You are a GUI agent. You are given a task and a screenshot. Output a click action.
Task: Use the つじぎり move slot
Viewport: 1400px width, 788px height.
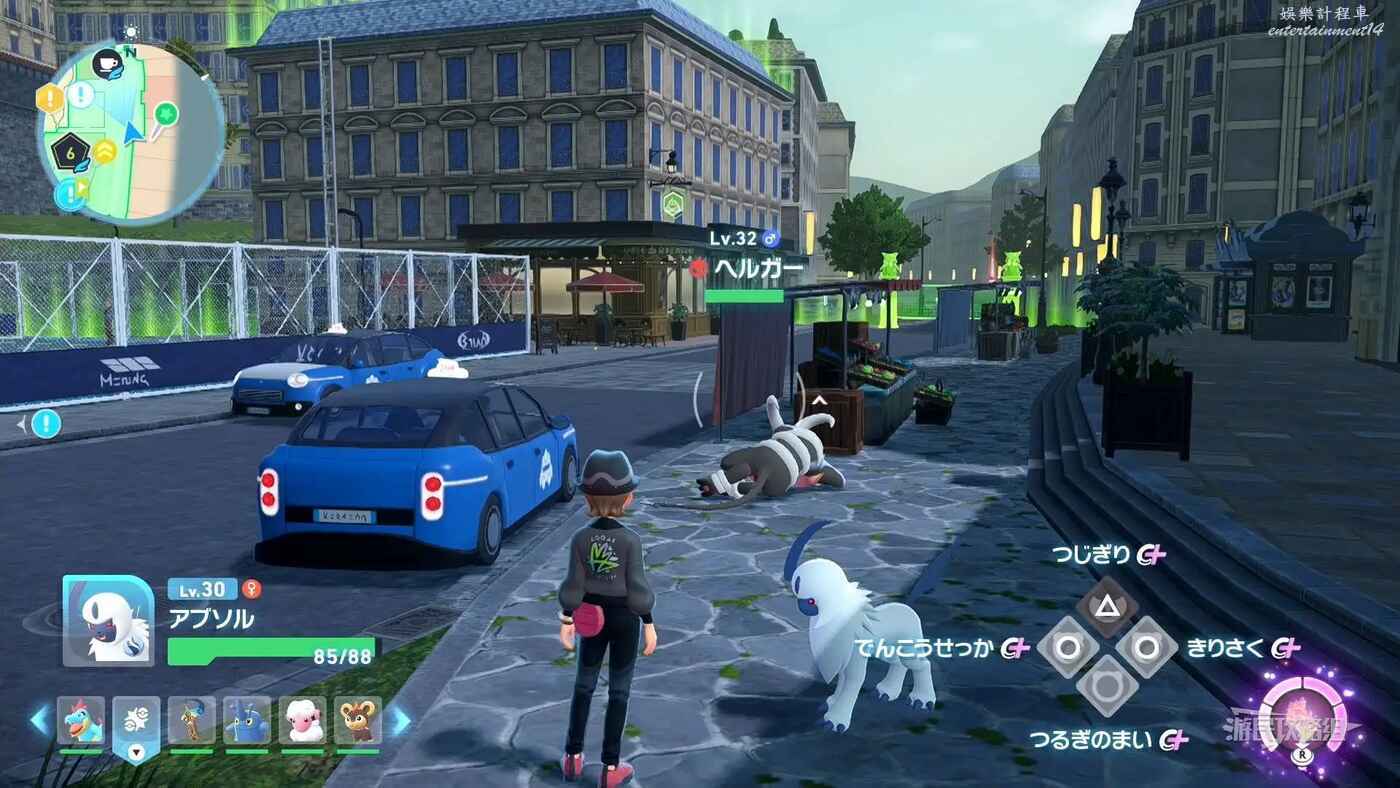coord(1106,604)
